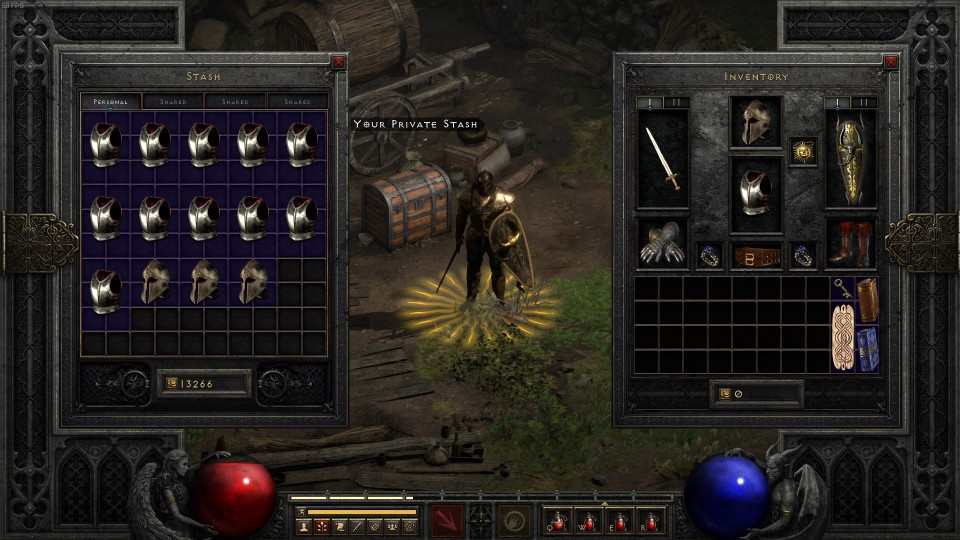Pick up the knot-patterned charm in inventory
The width and height of the screenshot is (960, 540).
[x=843, y=337]
